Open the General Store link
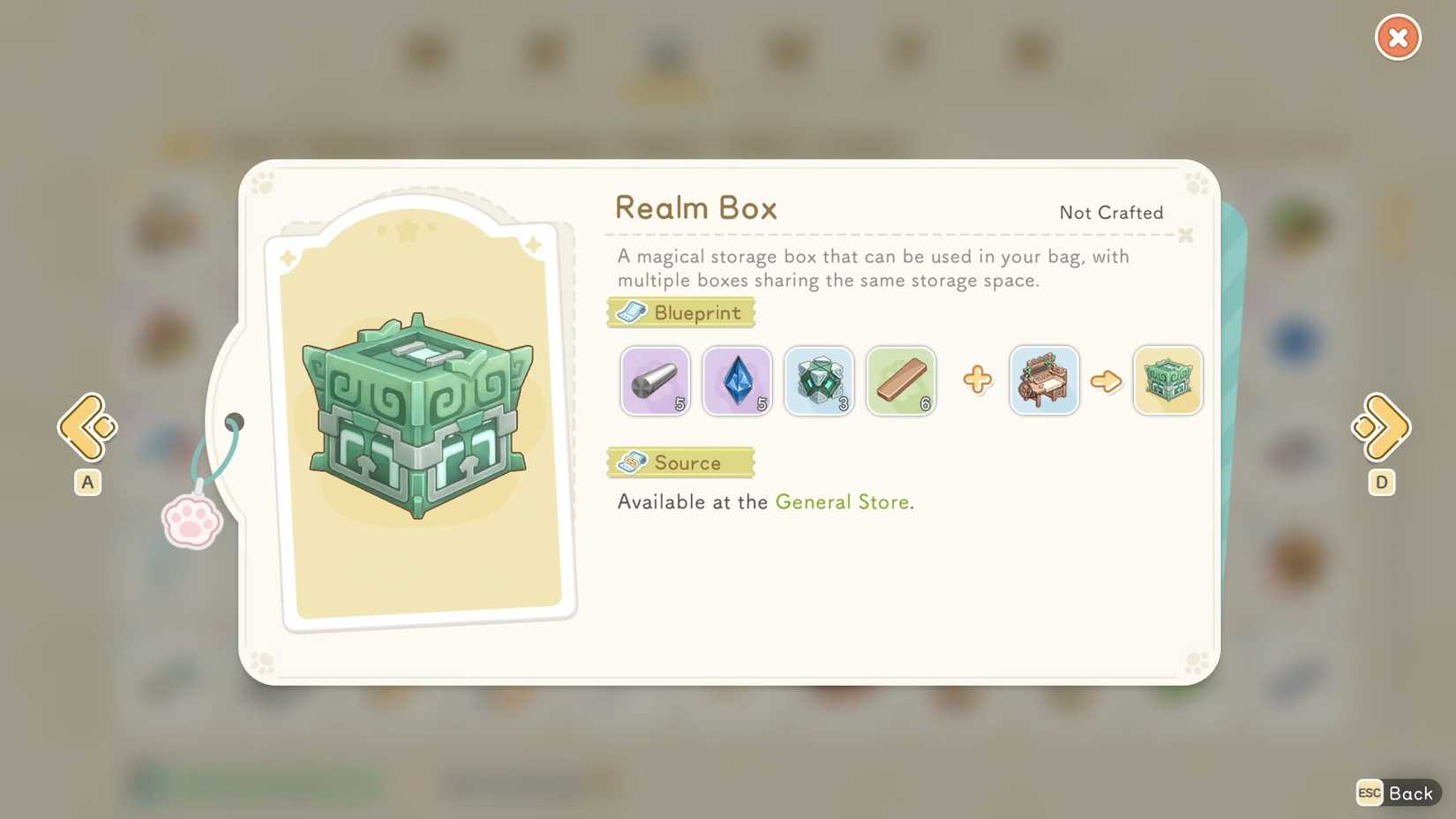 coord(842,501)
